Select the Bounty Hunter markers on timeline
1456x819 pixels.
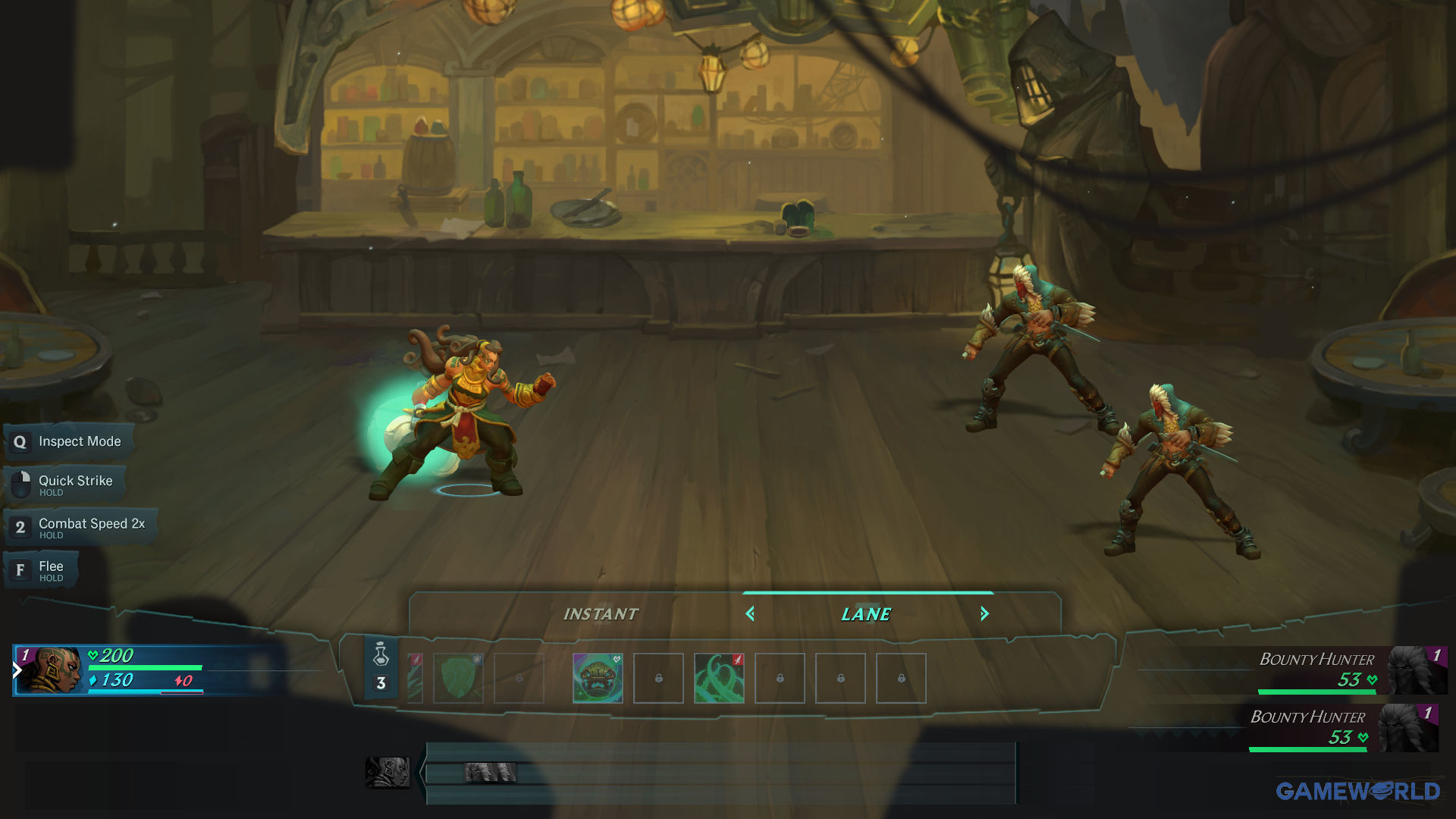tap(491, 773)
